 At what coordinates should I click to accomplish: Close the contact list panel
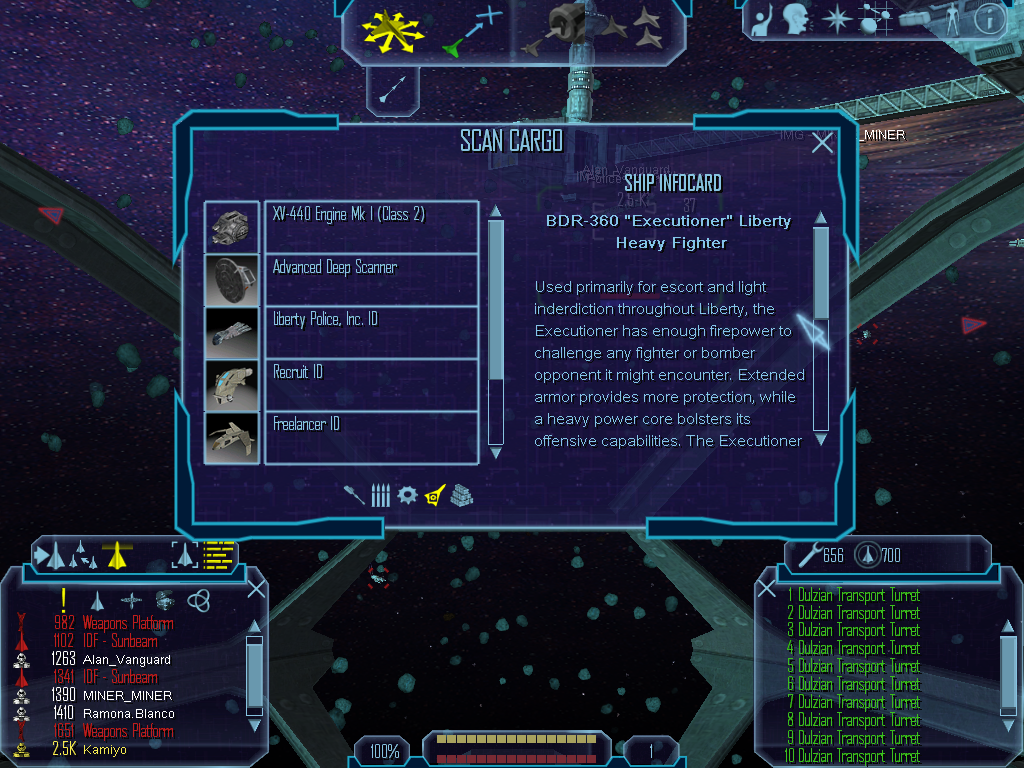[x=256, y=589]
